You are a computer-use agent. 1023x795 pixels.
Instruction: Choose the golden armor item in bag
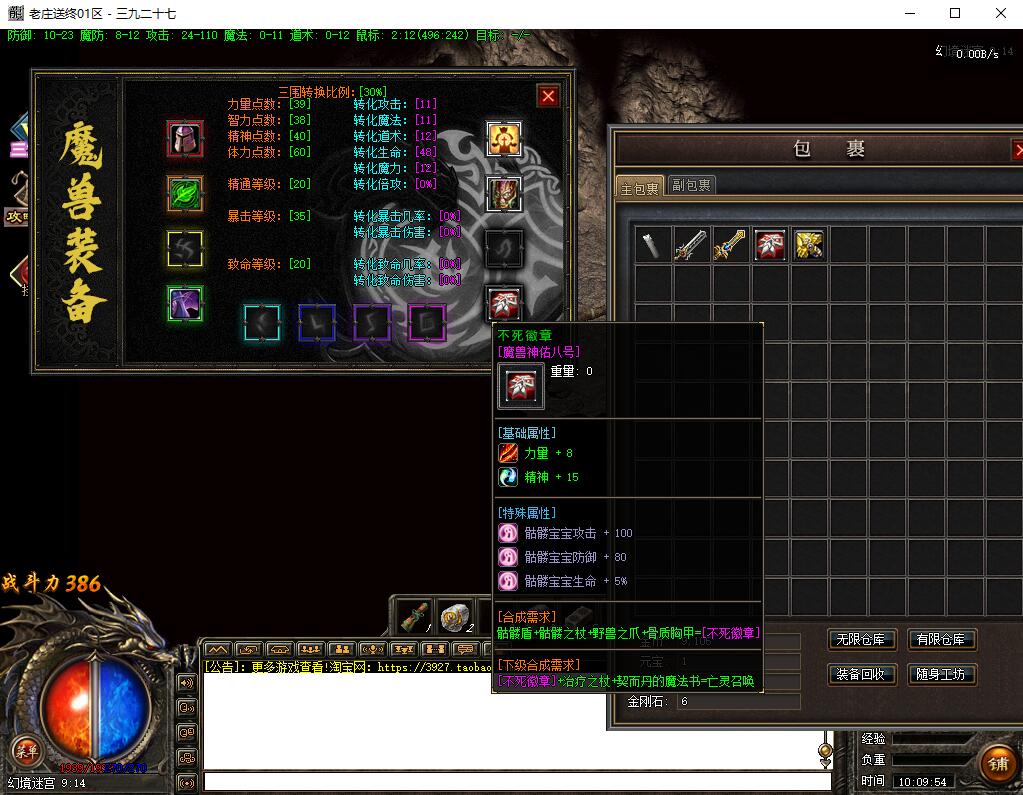click(808, 245)
